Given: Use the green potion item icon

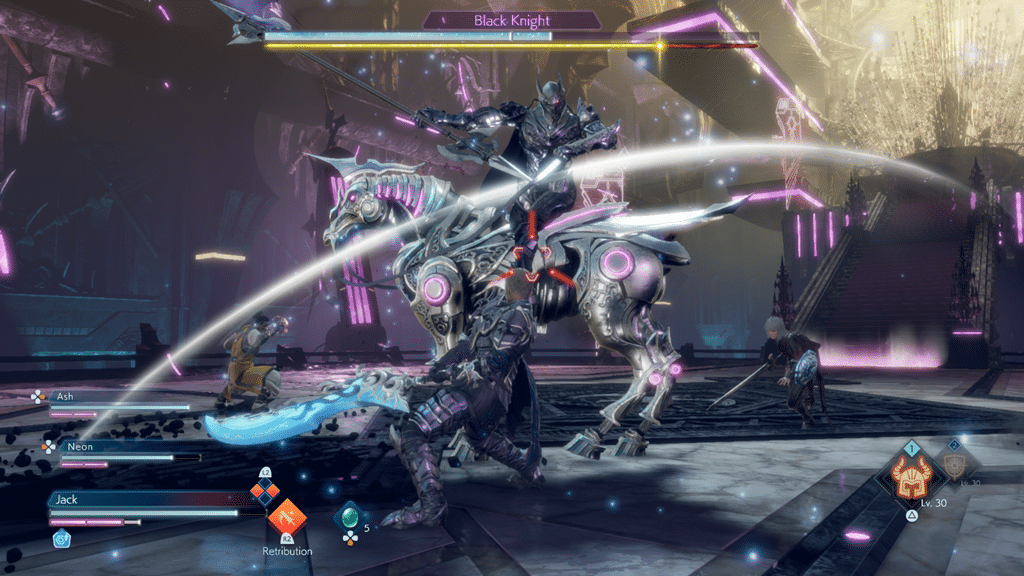Looking at the screenshot, I should coord(350,516).
